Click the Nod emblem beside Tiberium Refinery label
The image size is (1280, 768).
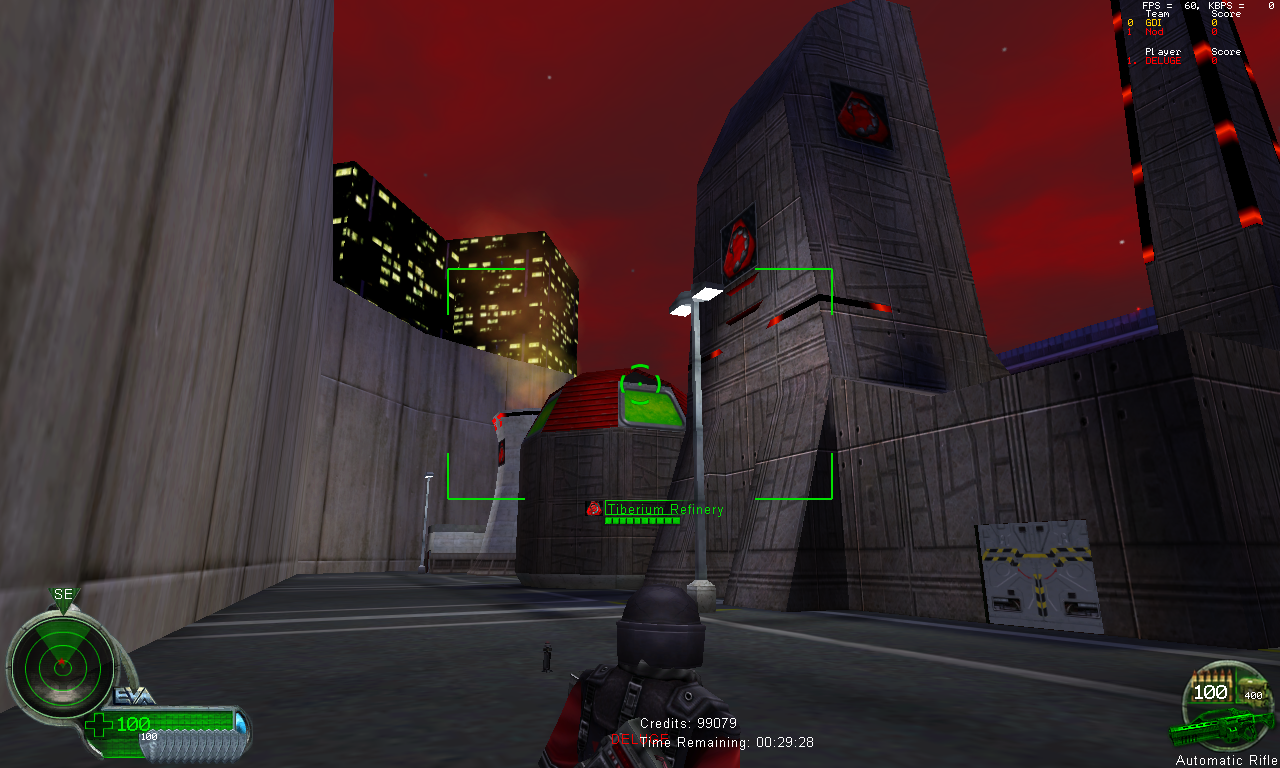(x=593, y=509)
